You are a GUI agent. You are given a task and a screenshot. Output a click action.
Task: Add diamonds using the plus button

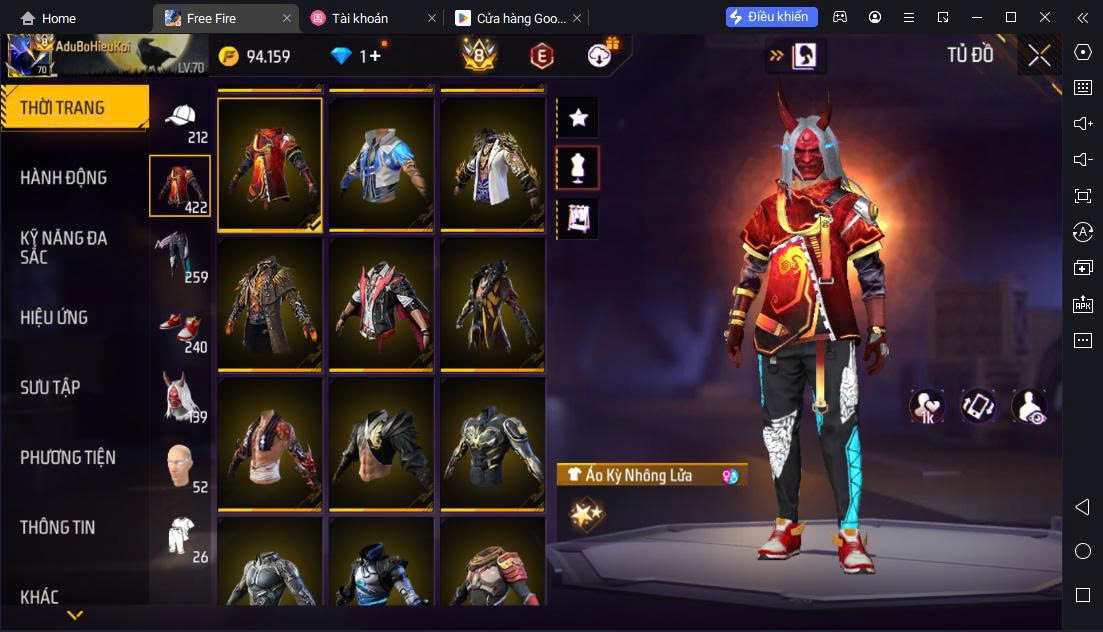coord(375,56)
